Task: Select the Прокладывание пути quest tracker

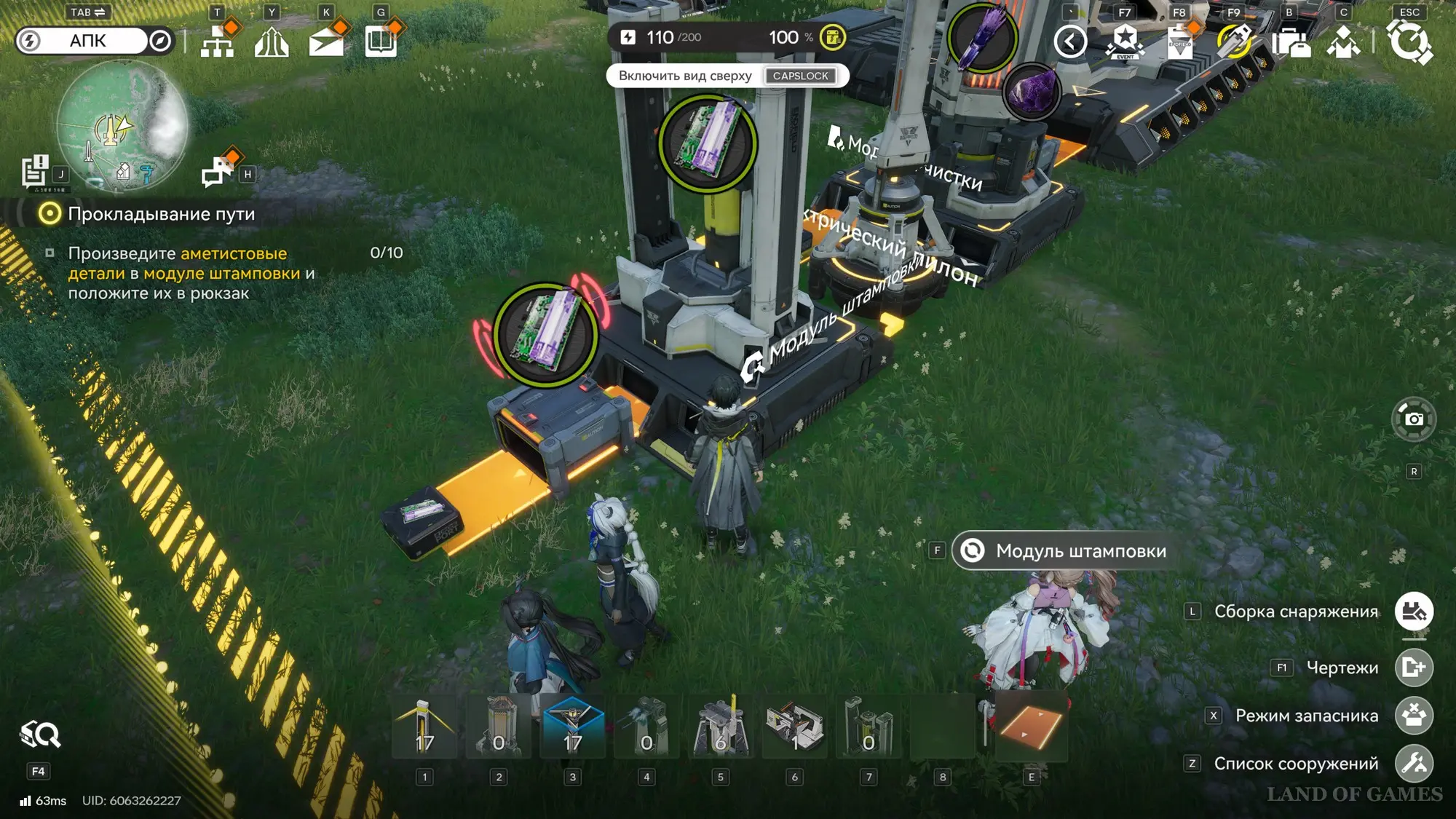Action: point(161,214)
